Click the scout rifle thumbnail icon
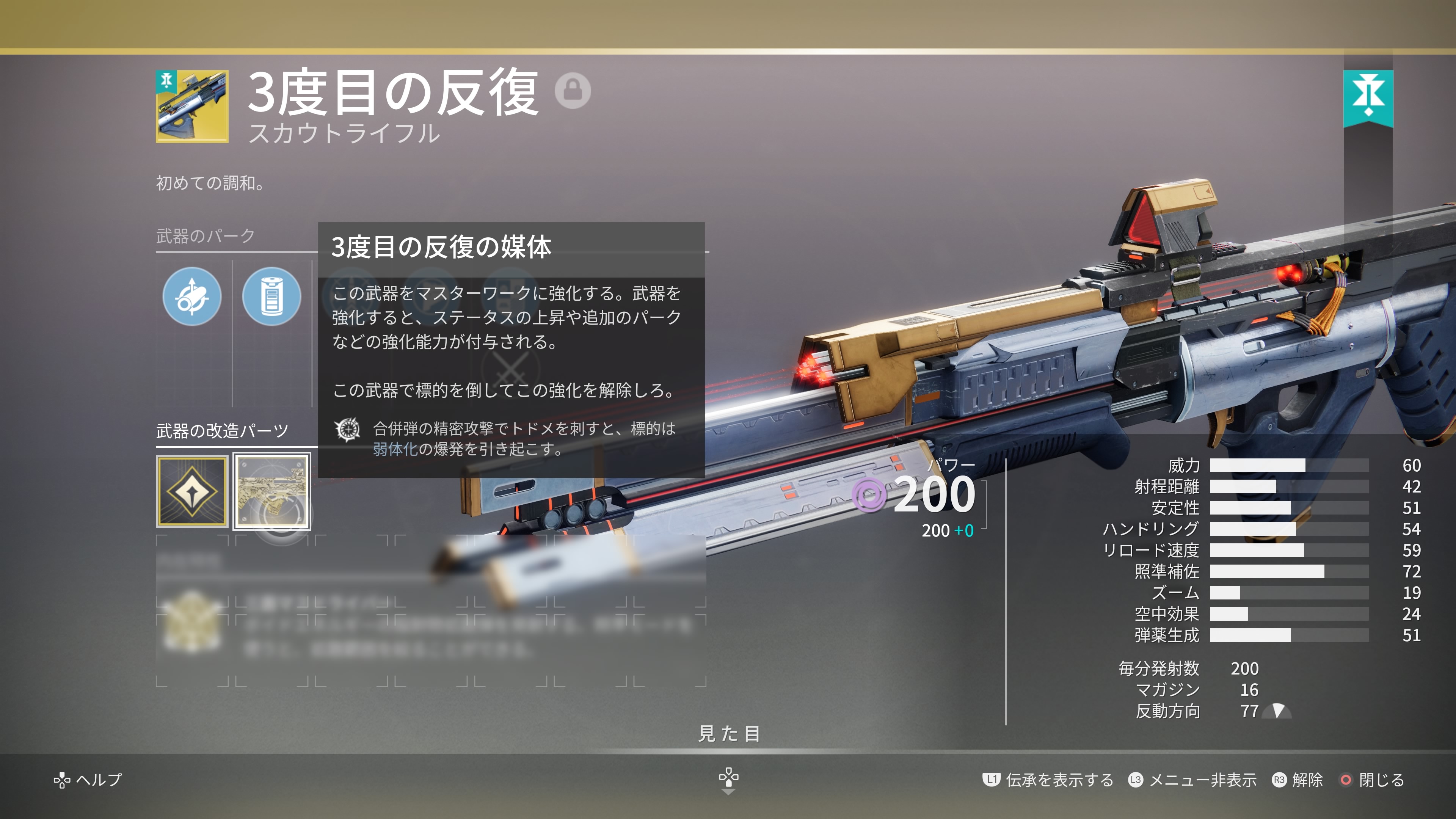This screenshot has height=819, width=1456. [x=192, y=106]
